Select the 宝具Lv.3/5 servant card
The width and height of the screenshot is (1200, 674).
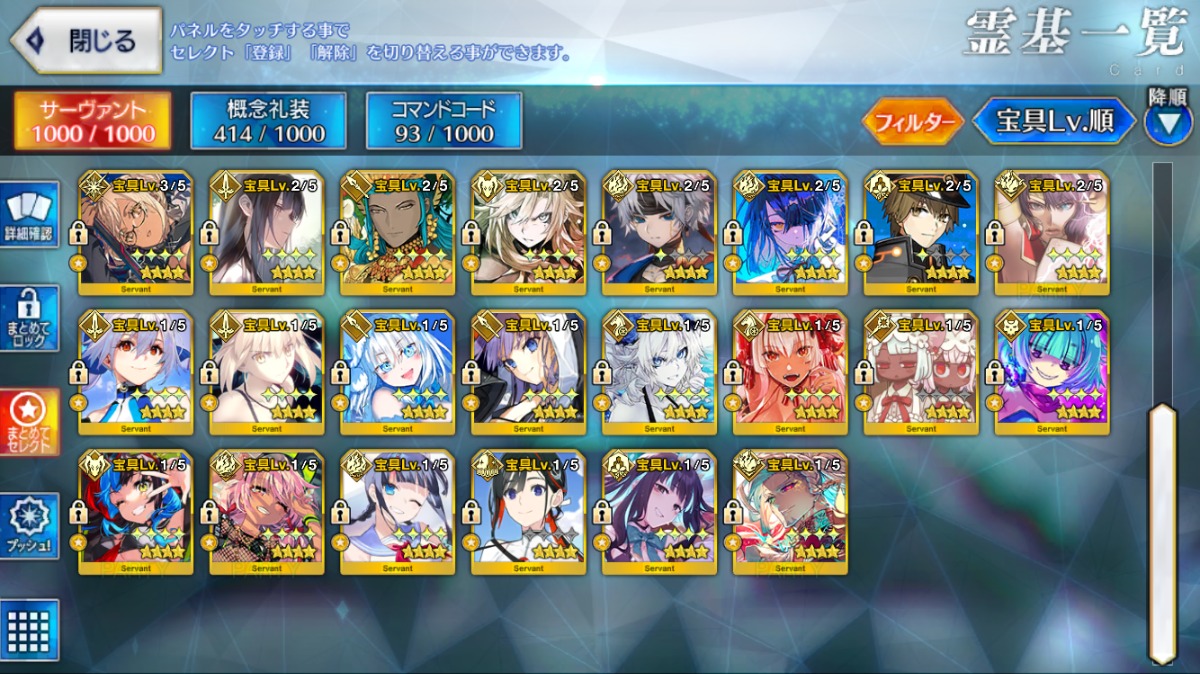(135, 233)
